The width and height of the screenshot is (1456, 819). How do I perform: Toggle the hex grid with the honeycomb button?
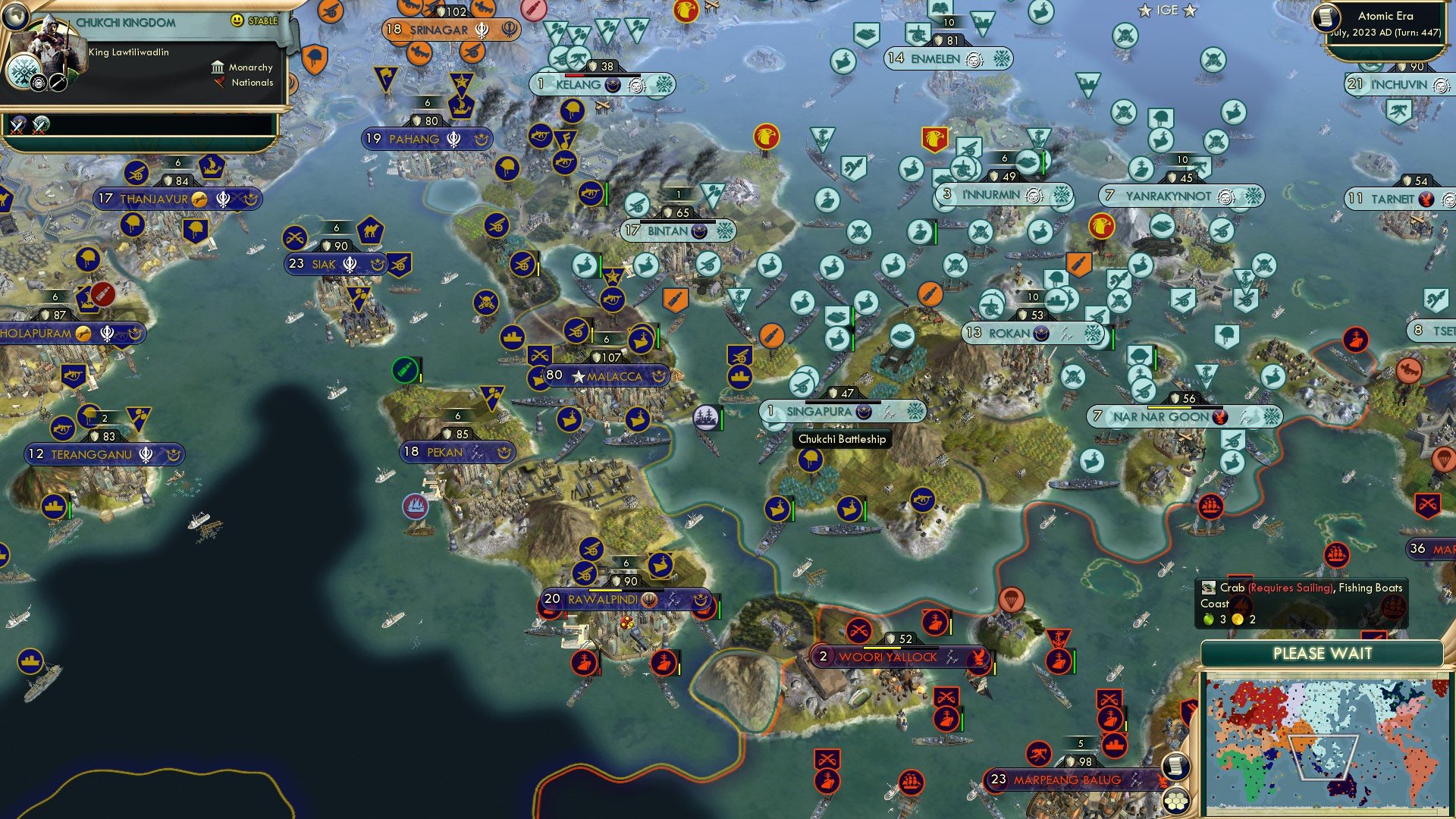(1175, 802)
